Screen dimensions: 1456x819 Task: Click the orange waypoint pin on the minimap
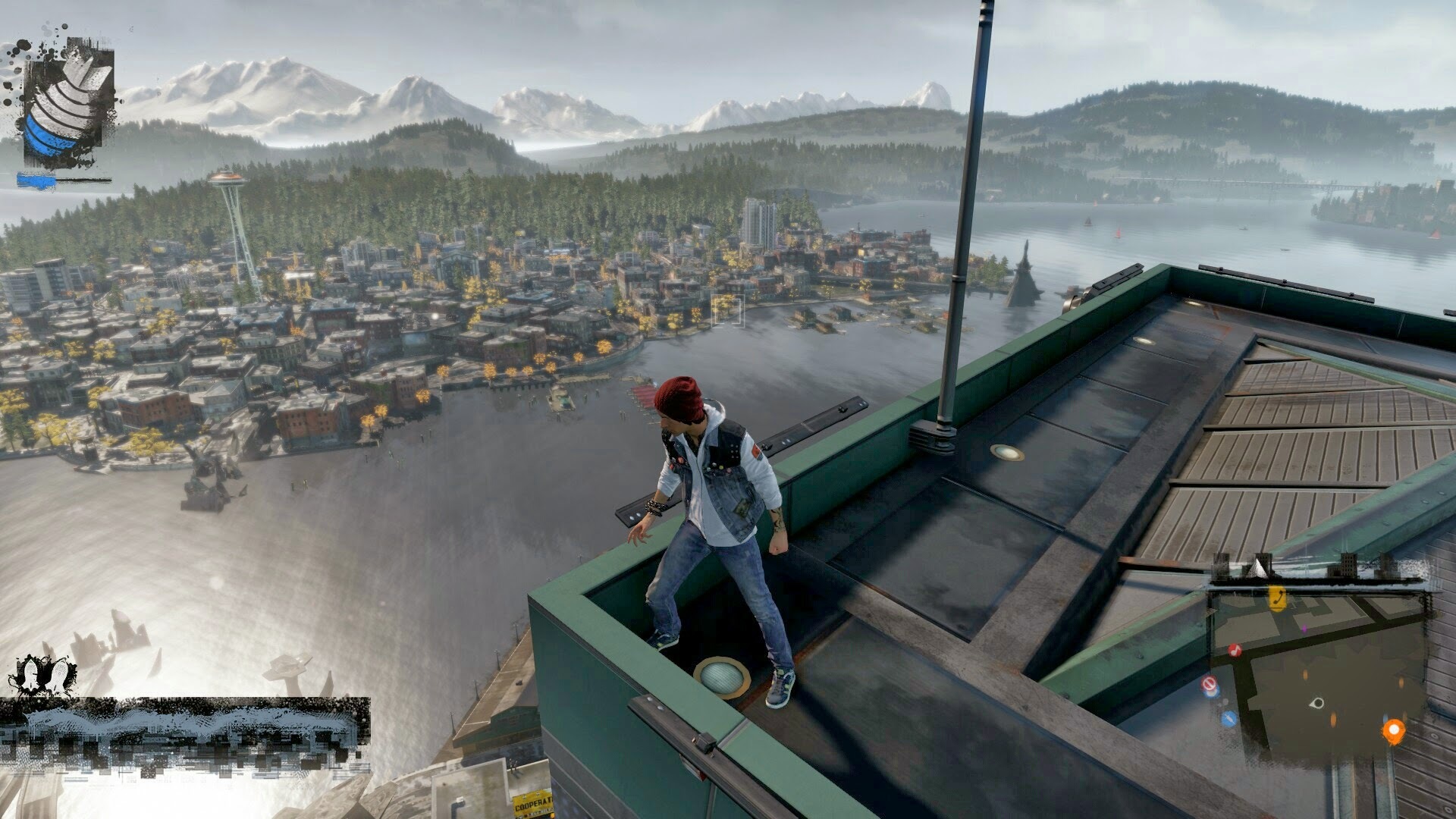coord(1394,730)
